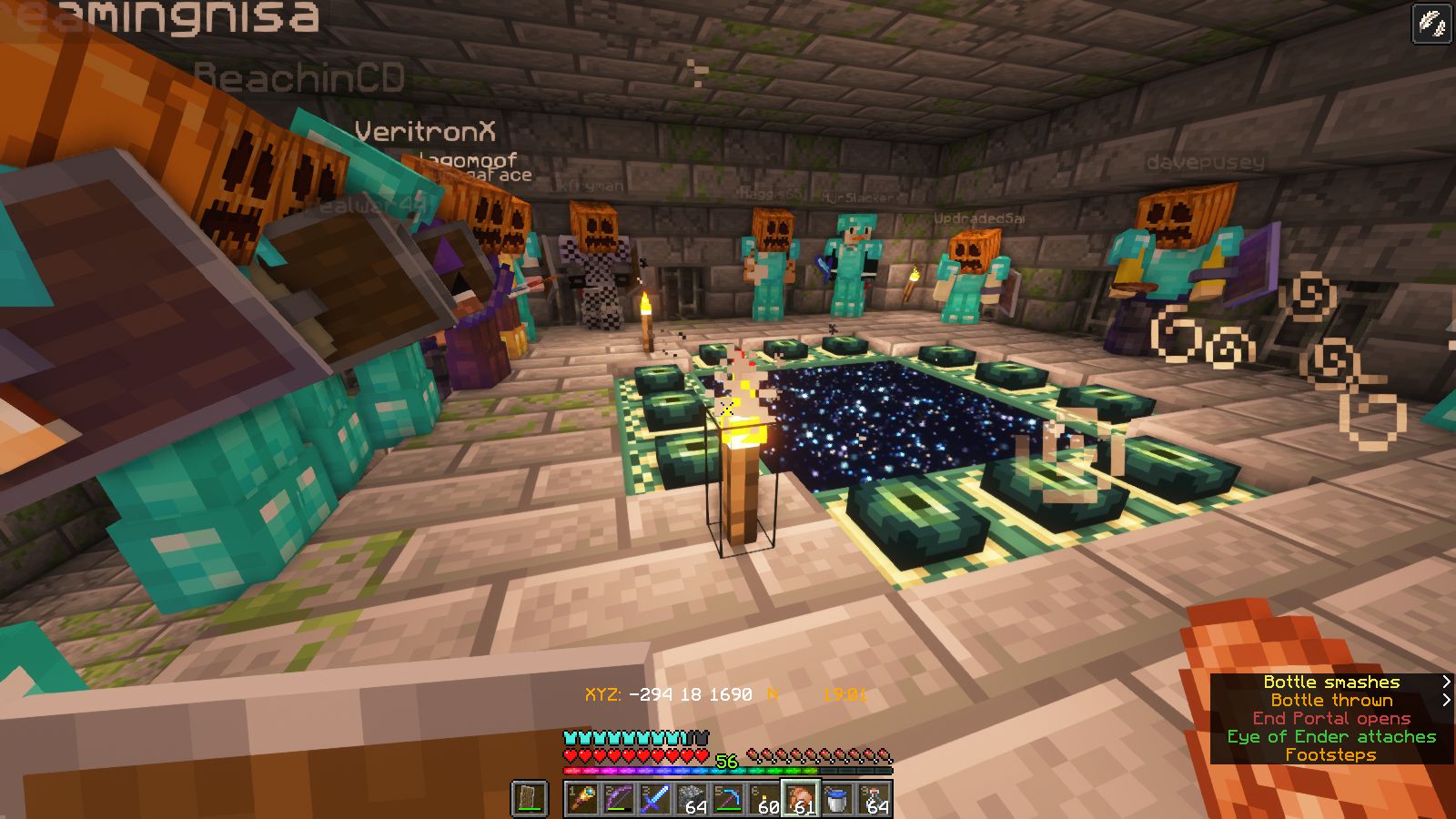Pick the enchanted pickaxe hotbar slot
The height and width of the screenshot is (819, 1456).
pos(728,799)
